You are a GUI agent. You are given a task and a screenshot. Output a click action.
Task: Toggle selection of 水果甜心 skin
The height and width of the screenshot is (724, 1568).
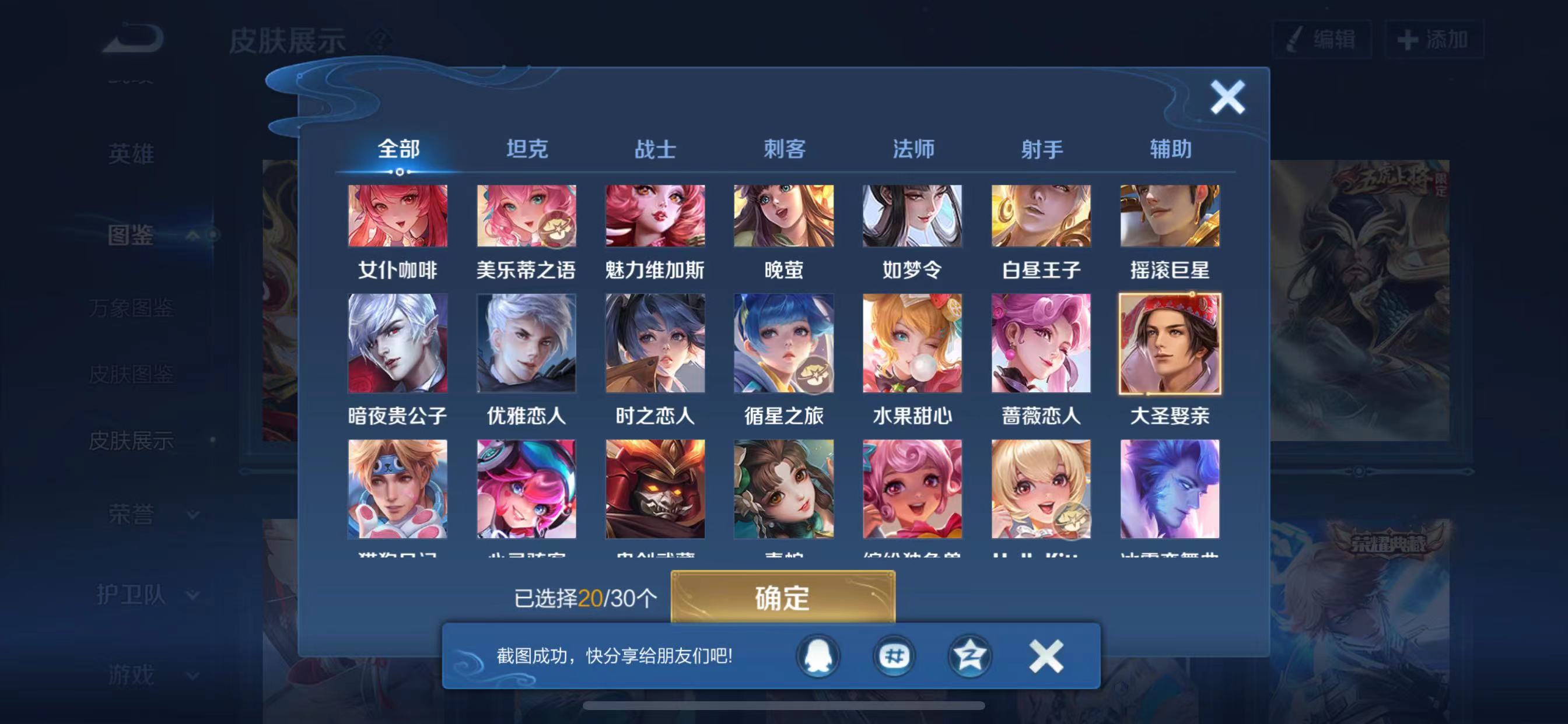click(912, 344)
